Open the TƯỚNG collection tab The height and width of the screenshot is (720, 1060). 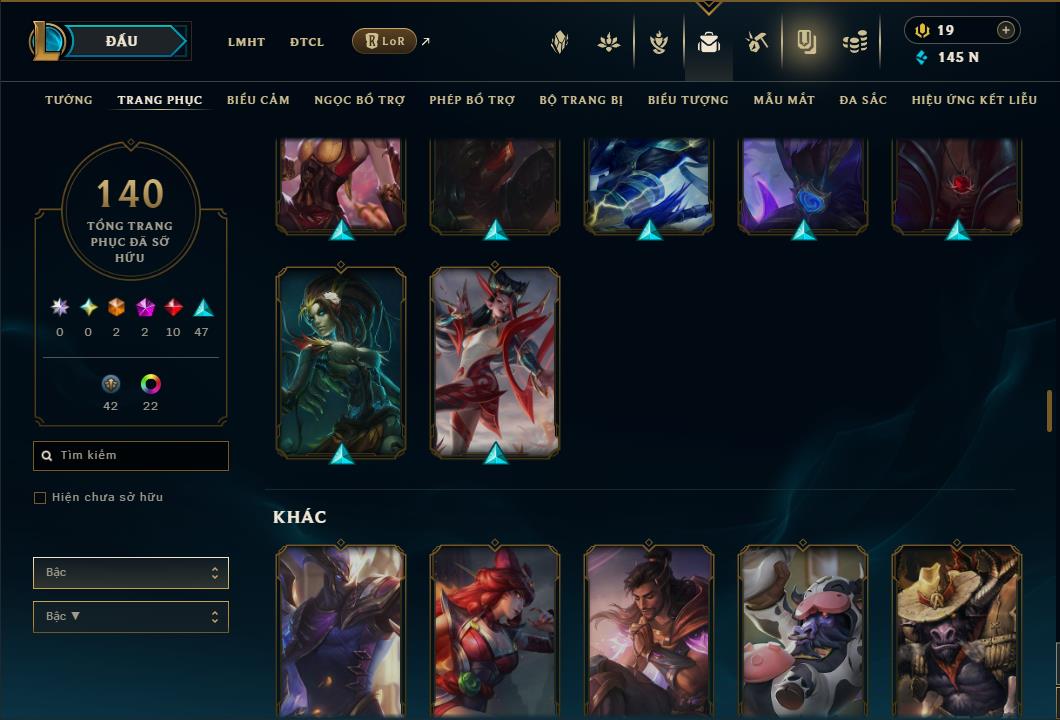pyautogui.click(x=69, y=100)
